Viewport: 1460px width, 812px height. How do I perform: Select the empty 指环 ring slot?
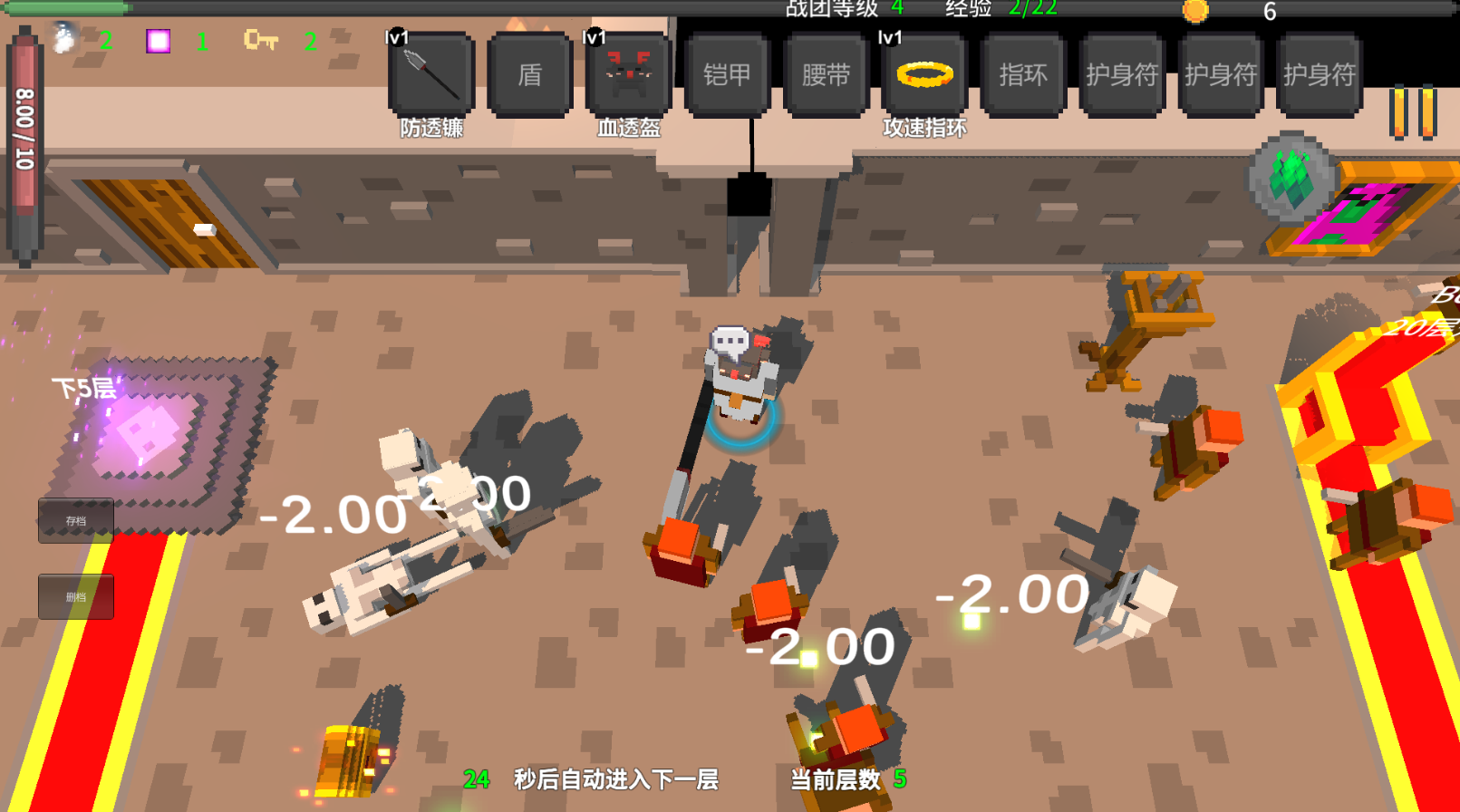pyautogui.click(x=1022, y=76)
